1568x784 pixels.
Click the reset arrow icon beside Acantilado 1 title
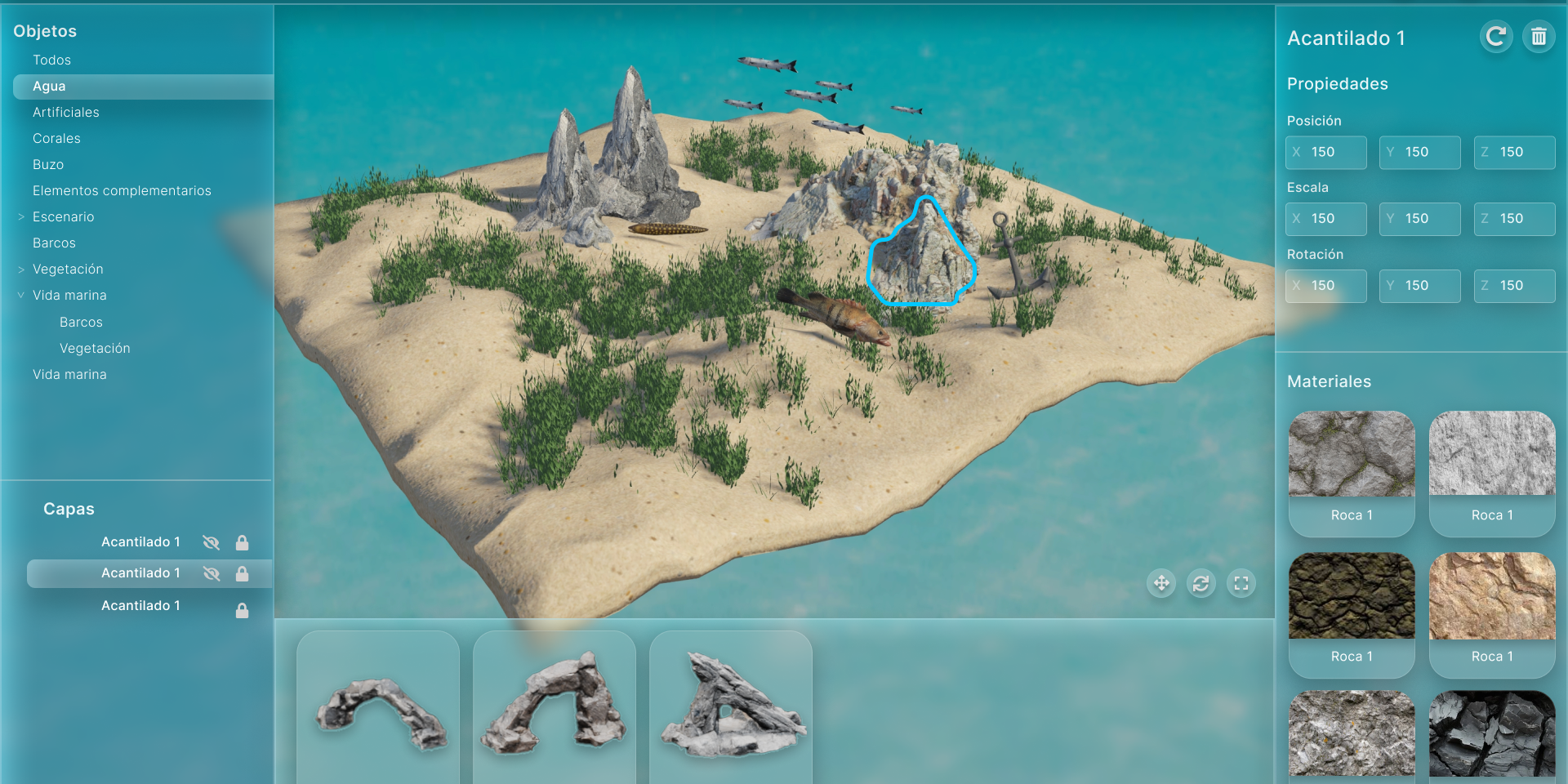click(1495, 37)
